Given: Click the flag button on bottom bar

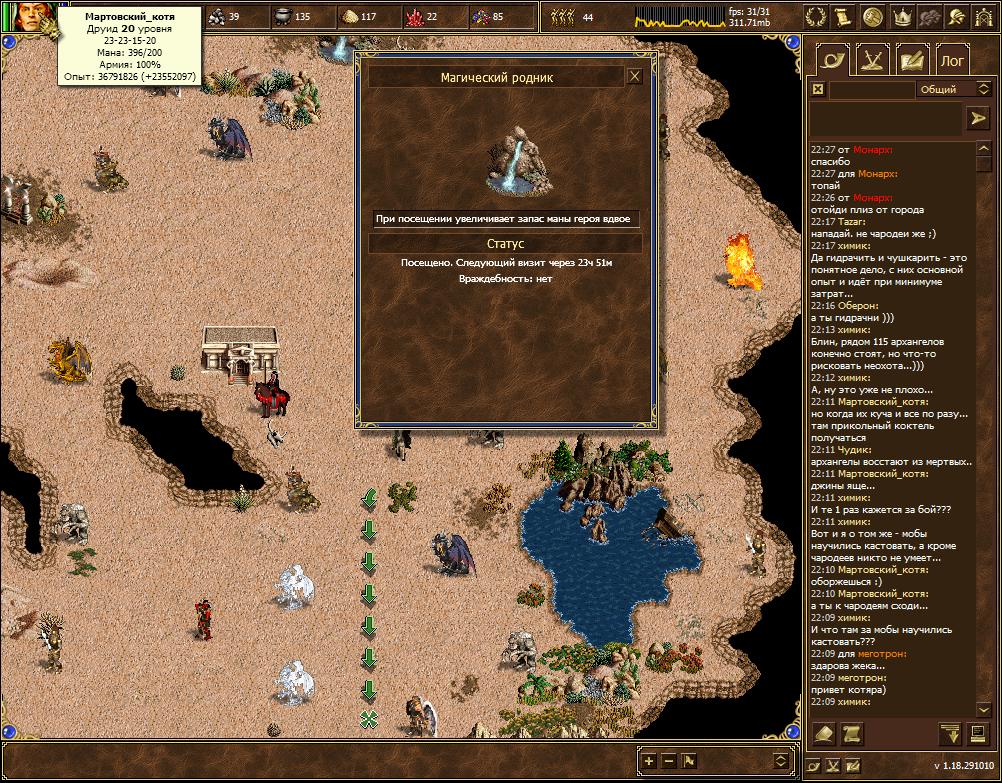Looking at the screenshot, I should point(689,761).
